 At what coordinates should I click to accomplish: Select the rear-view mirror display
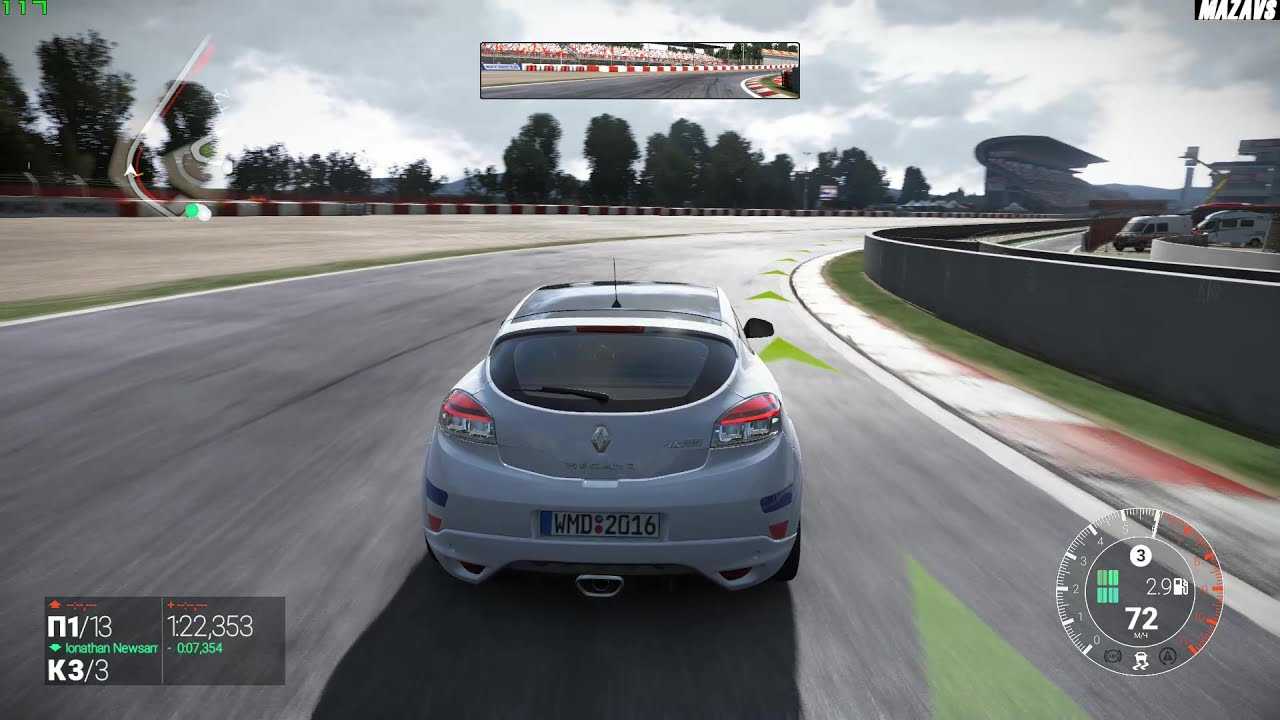pos(639,70)
